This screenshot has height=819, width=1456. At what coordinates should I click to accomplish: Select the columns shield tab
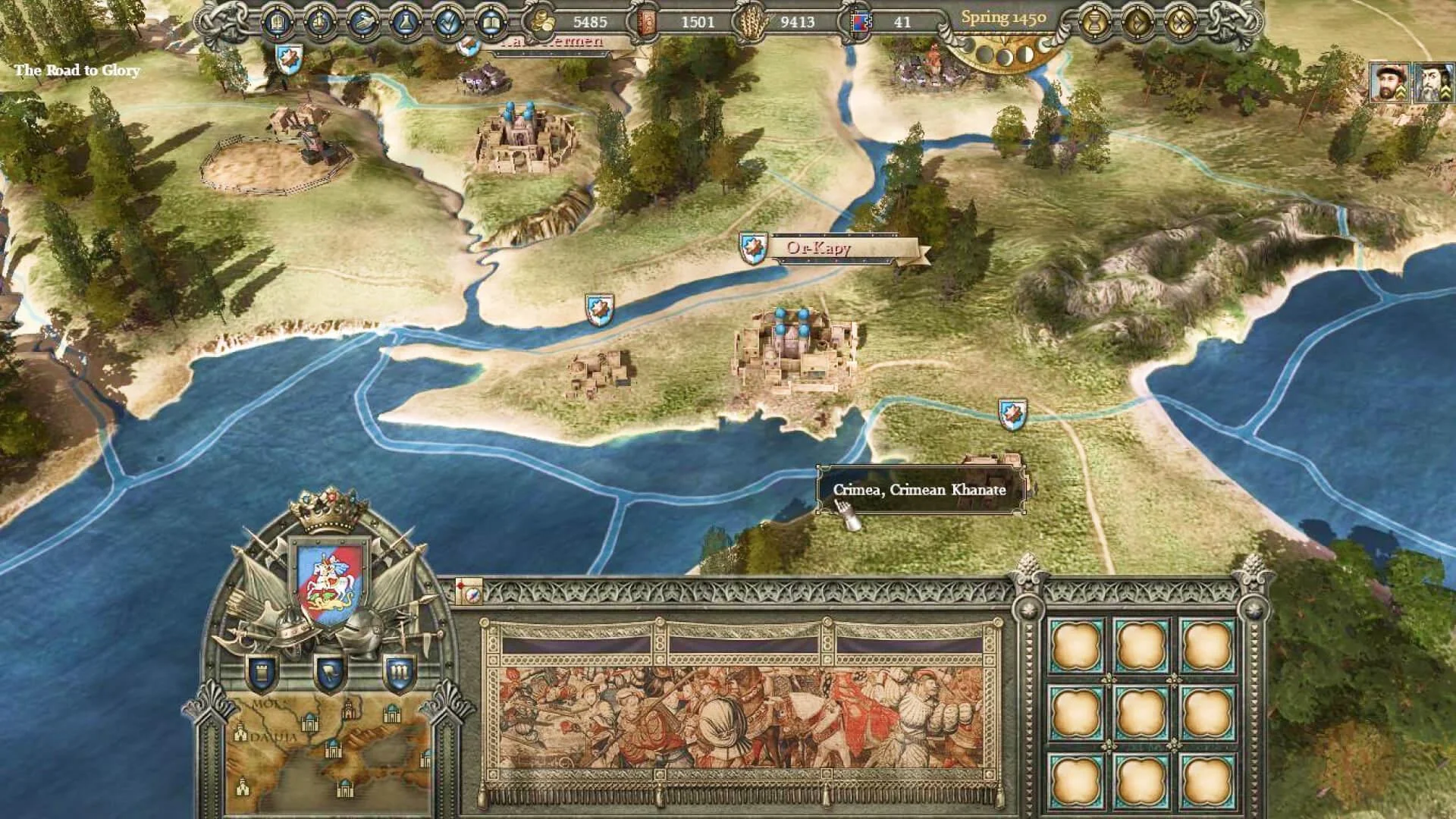tap(400, 671)
